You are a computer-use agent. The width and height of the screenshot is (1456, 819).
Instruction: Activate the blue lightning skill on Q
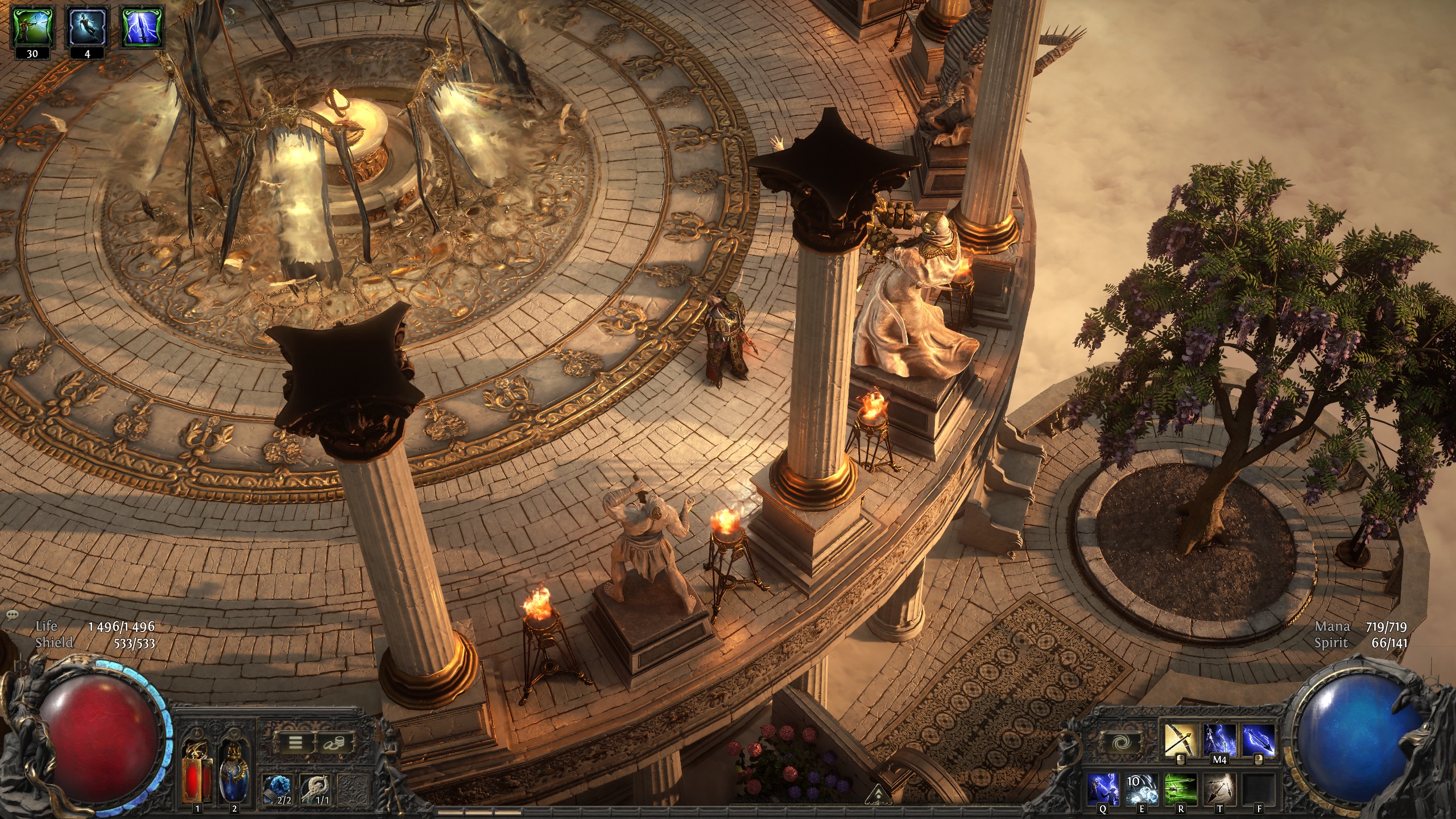coord(1104,789)
